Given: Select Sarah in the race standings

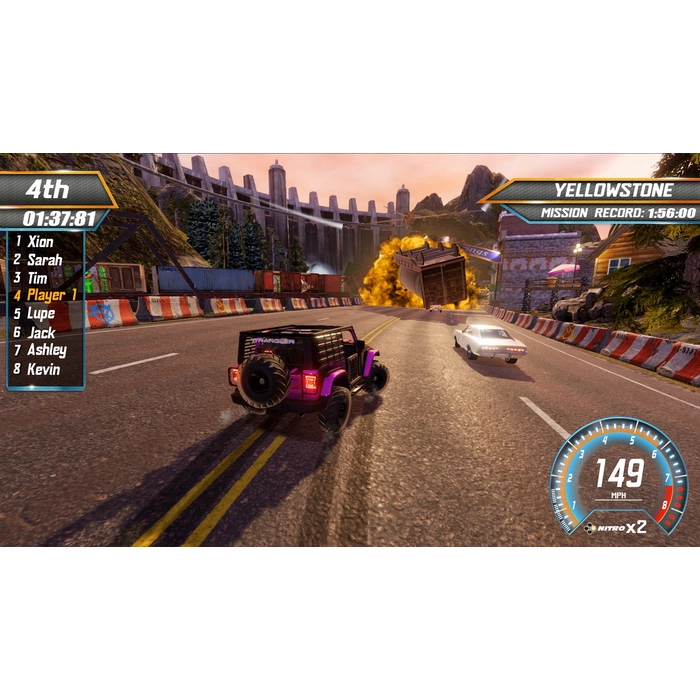Looking at the screenshot, I should point(44,259).
